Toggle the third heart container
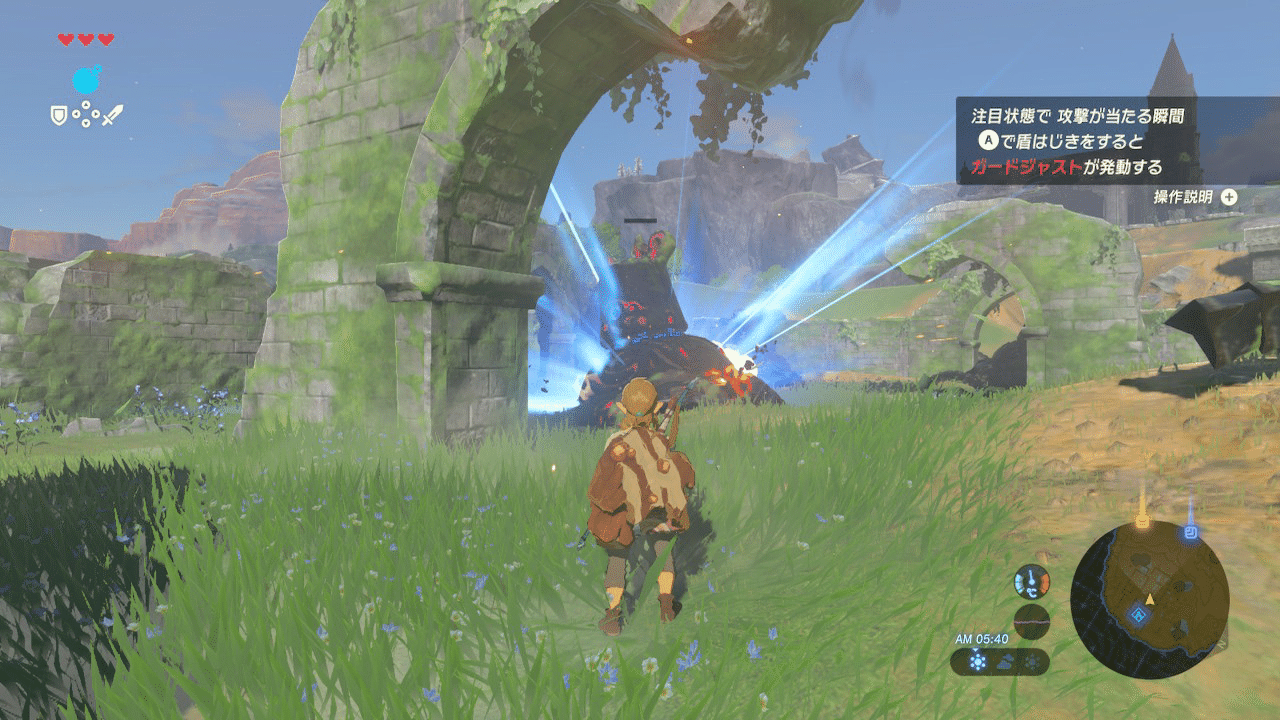 106,38
